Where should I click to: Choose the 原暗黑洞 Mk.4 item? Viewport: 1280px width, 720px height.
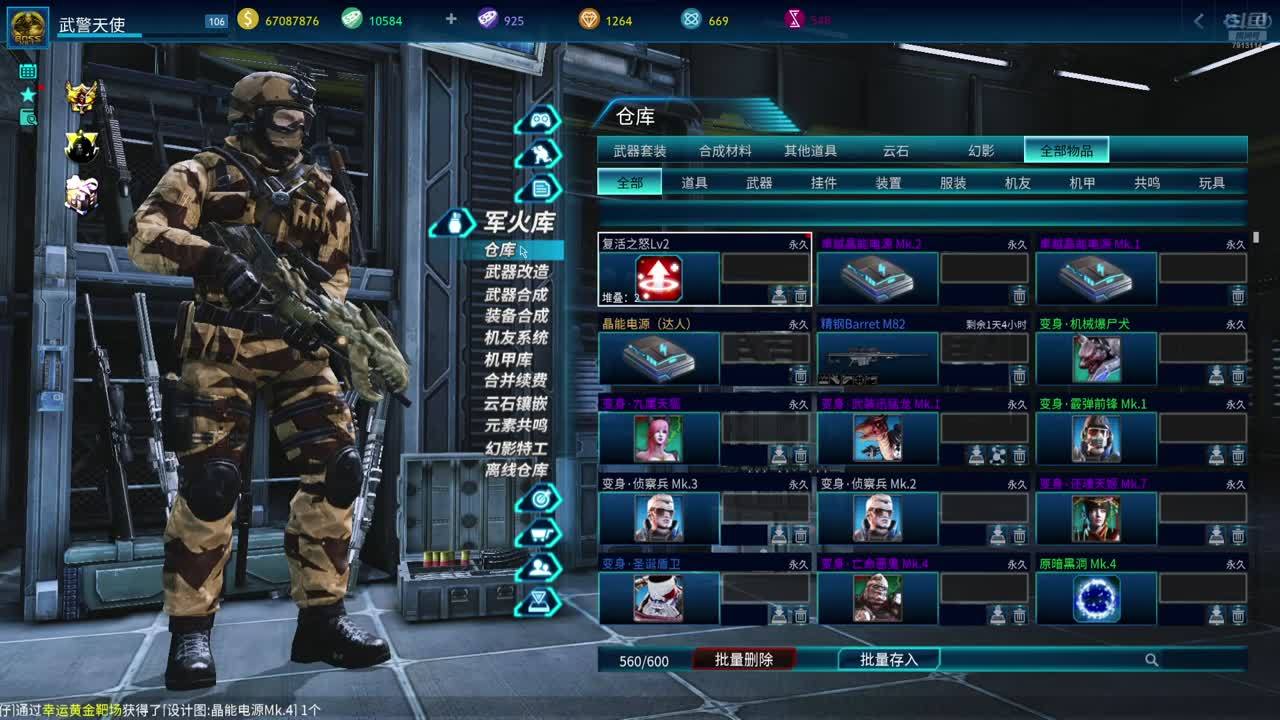click(1096, 598)
